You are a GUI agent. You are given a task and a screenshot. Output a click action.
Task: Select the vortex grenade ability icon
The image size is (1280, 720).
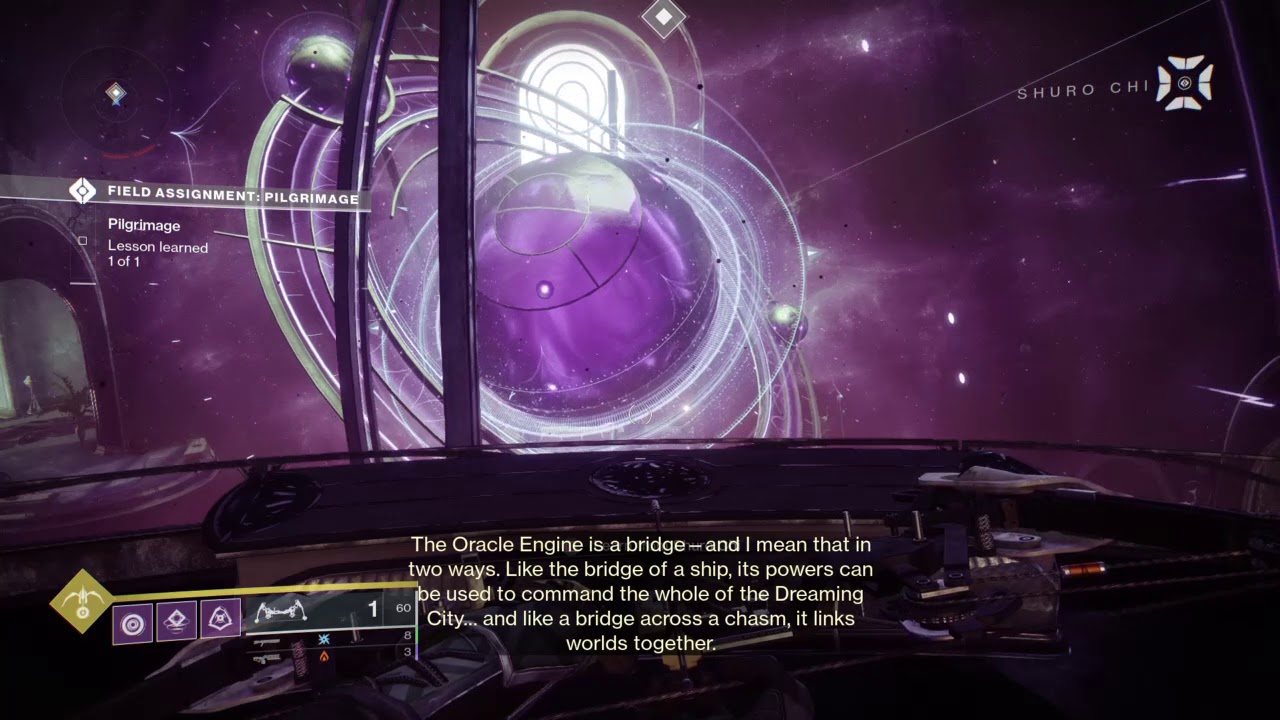tap(132, 622)
